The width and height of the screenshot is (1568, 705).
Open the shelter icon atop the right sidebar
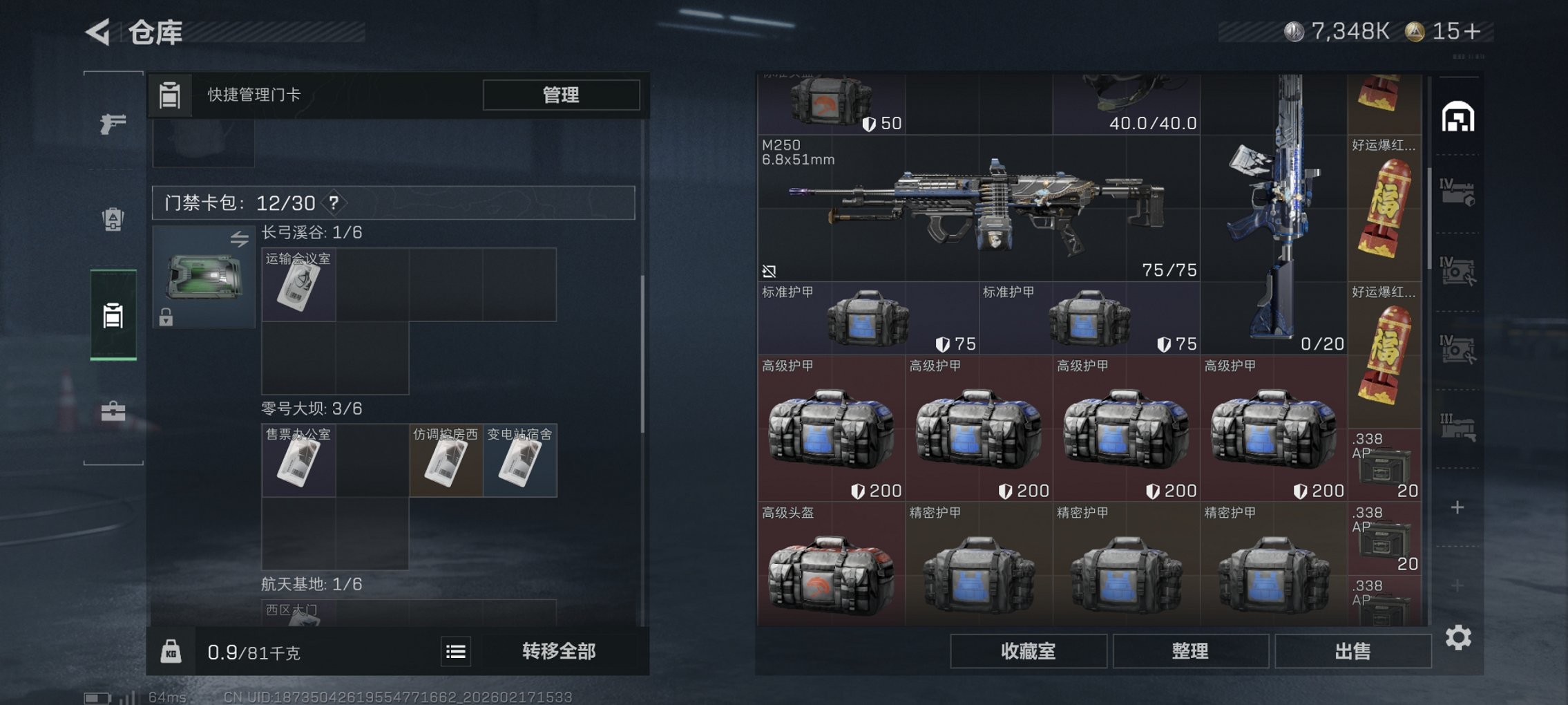tap(1457, 117)
